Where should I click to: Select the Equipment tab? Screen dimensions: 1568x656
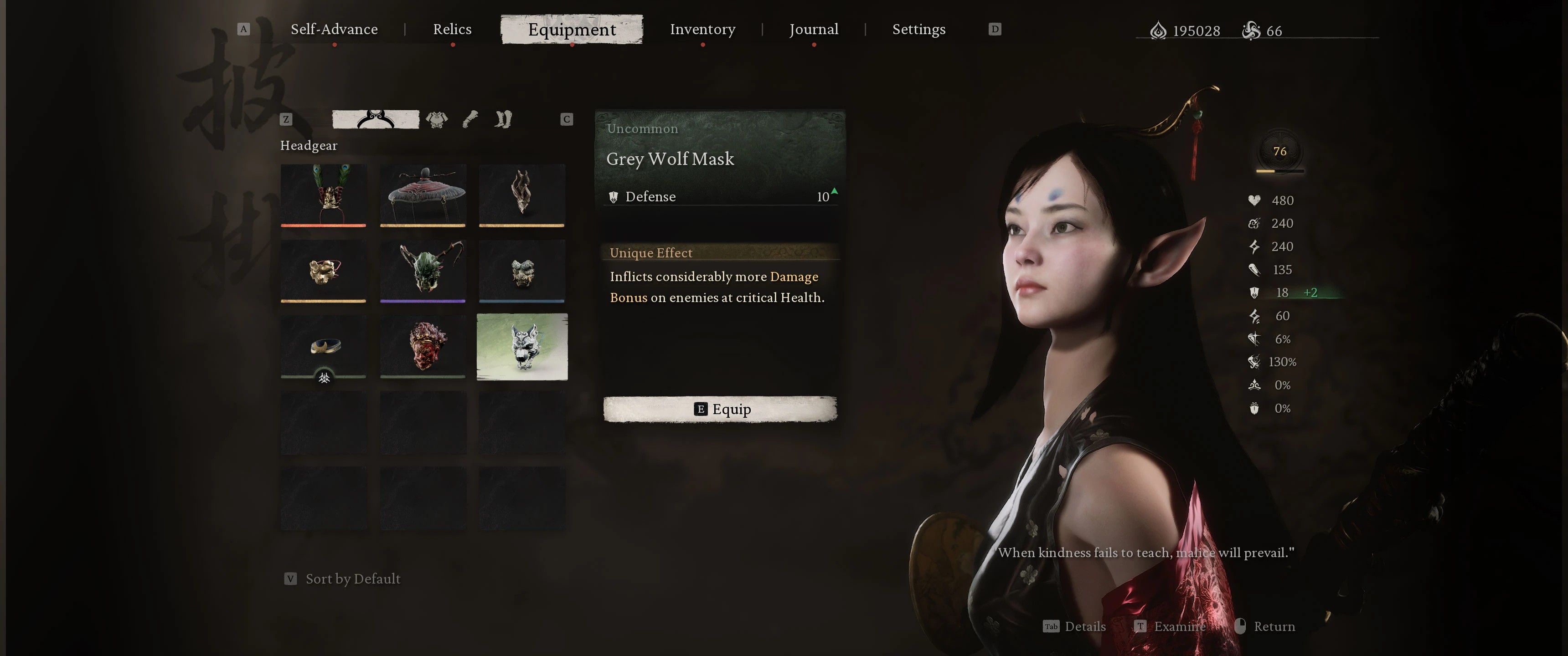point(572,29)
